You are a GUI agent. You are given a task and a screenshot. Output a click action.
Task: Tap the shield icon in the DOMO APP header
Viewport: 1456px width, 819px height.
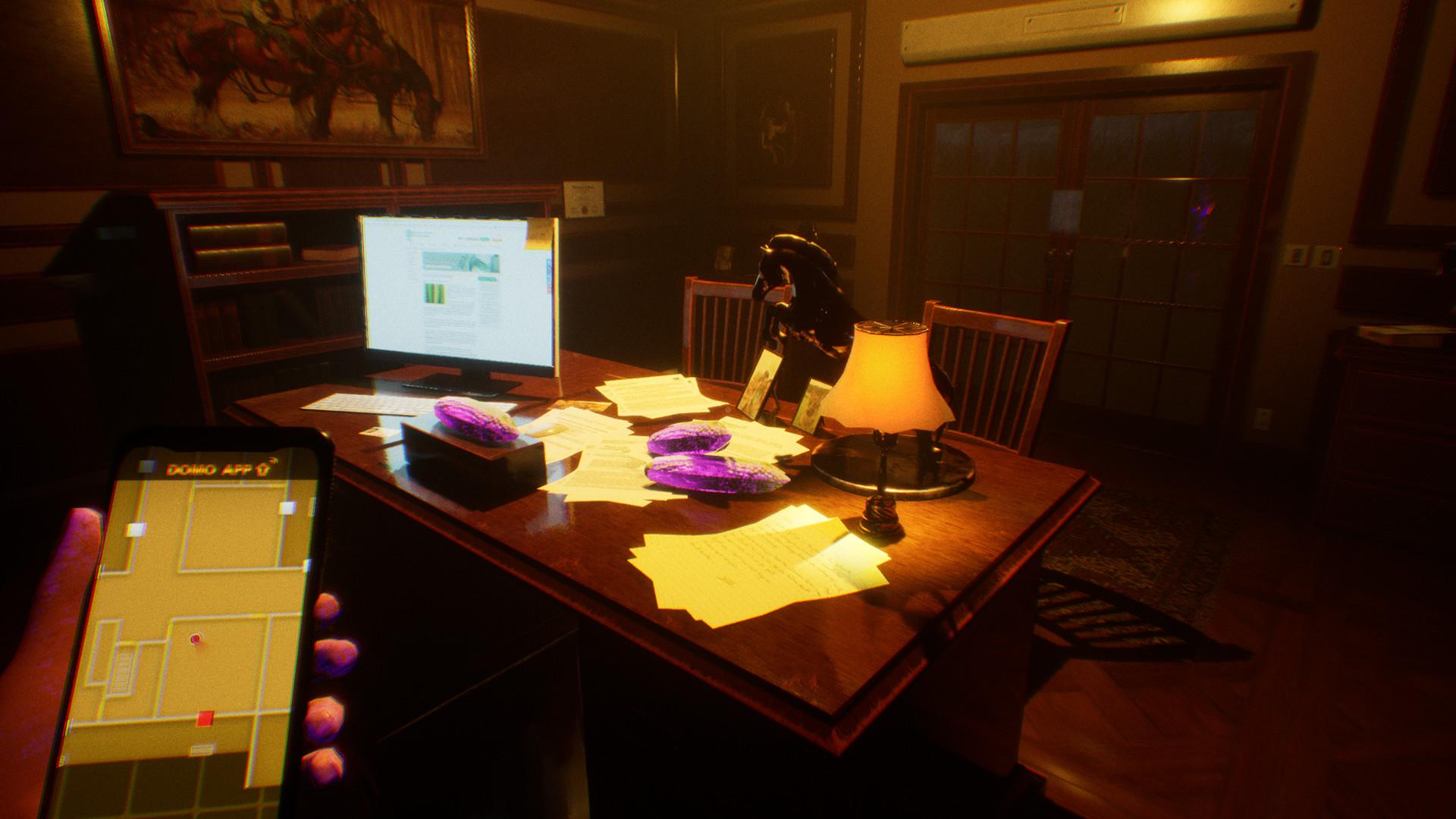point(262,469)
